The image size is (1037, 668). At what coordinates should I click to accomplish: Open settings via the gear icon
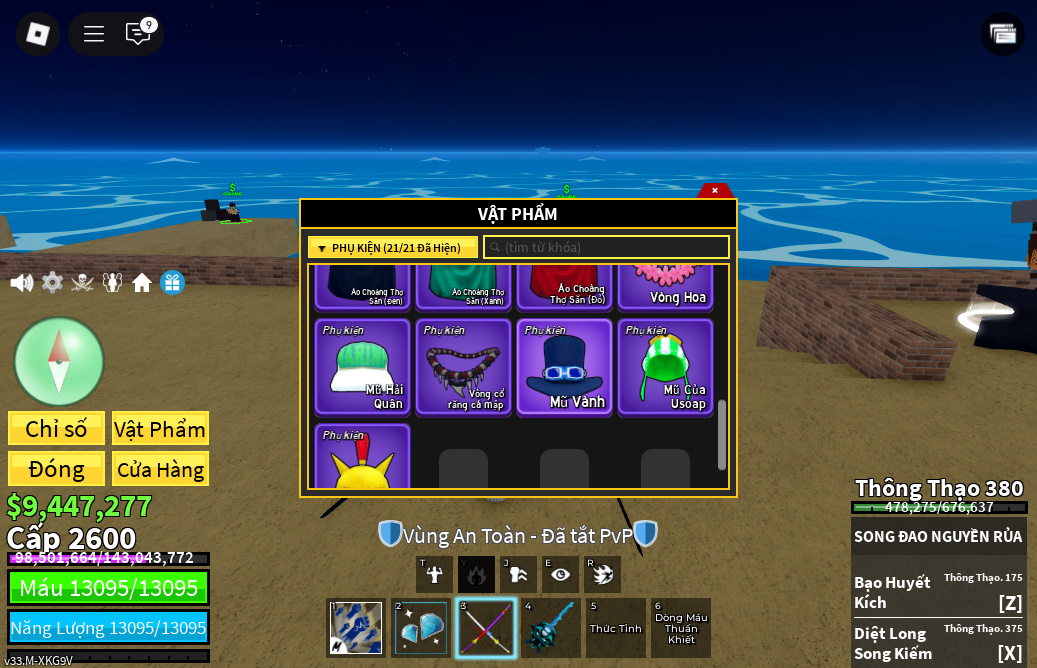(x=52, y=283)
